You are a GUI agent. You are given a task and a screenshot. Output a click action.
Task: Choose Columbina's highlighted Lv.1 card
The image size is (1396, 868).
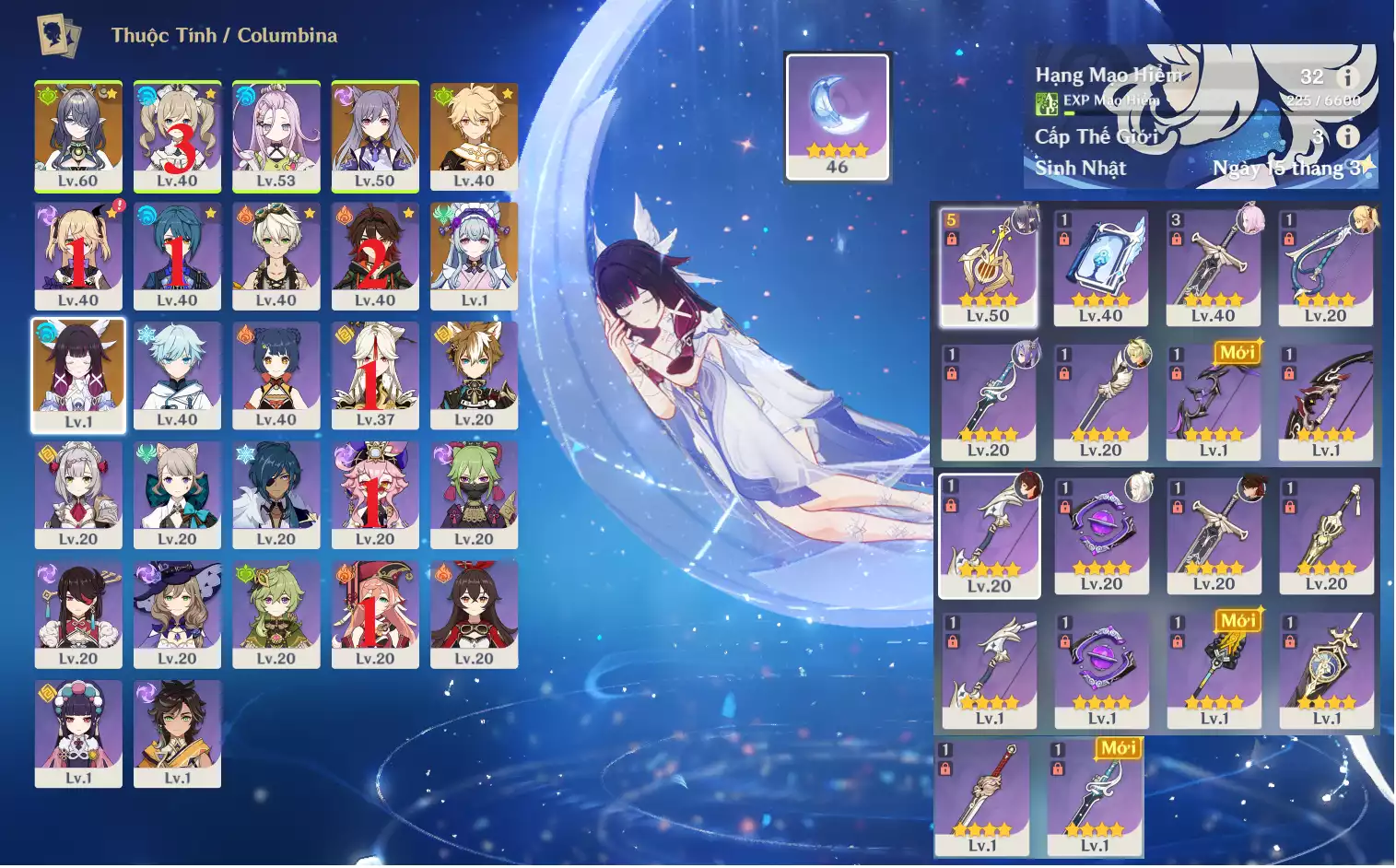click(x=78, y=375)
